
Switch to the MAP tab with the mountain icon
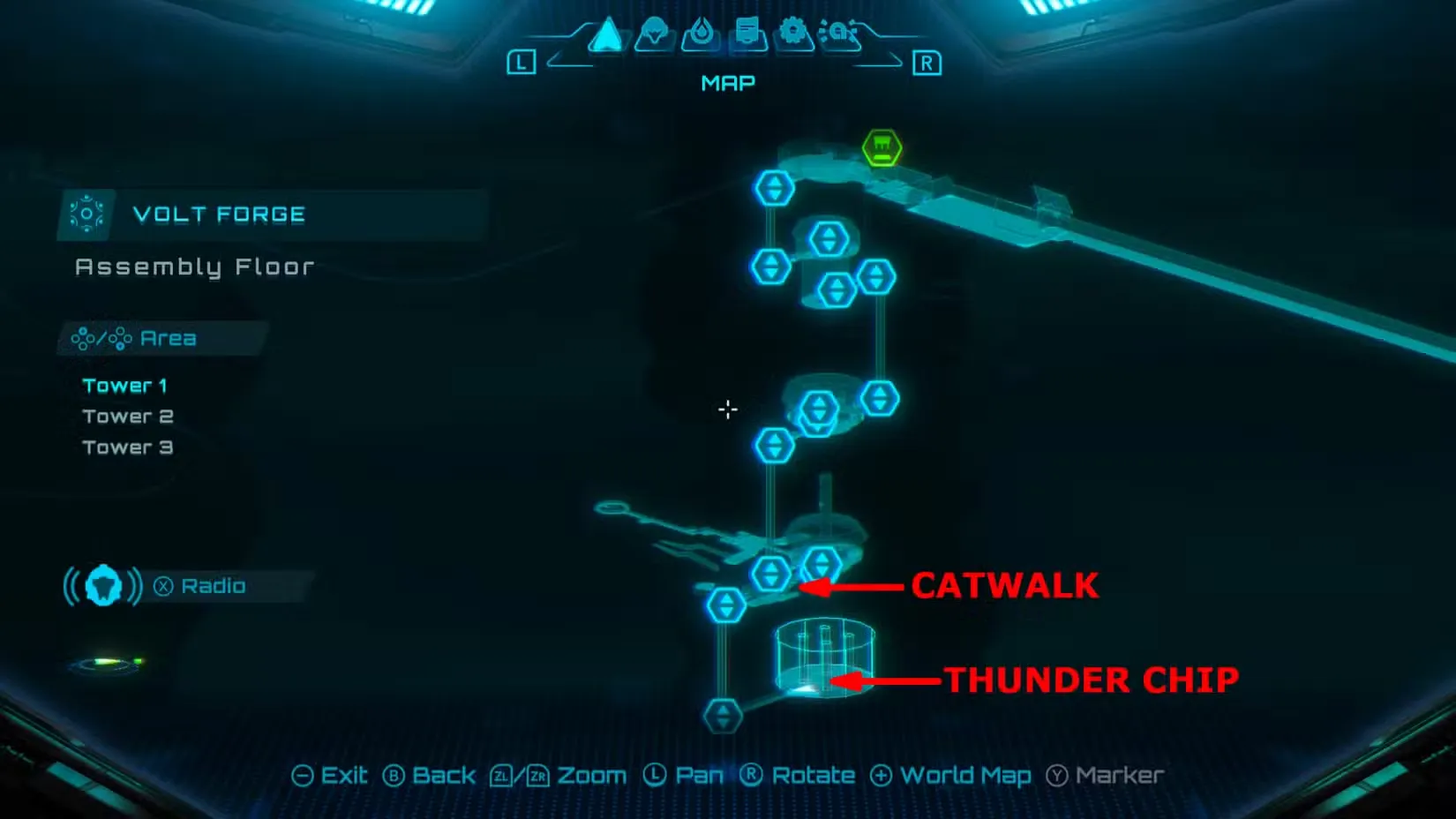[x=605, y=32]
